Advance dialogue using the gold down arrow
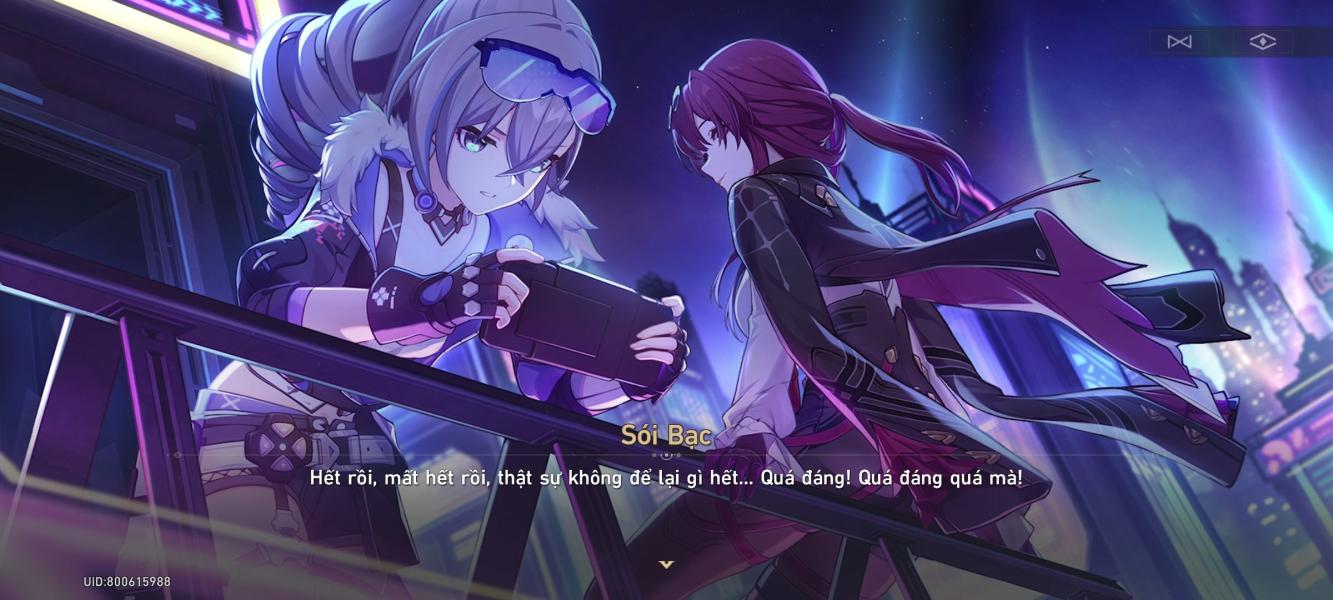 tap(666, 565)
